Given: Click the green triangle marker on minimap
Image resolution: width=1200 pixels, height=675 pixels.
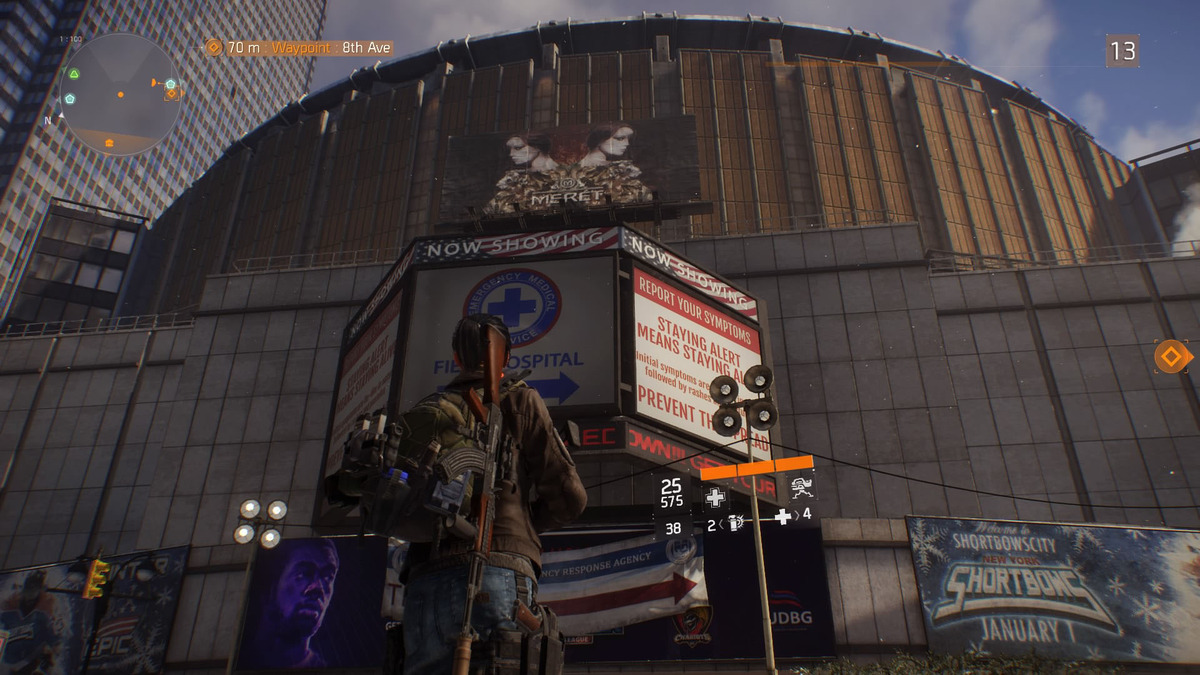Looking at the screenshot, I should [x=74, y=73].
